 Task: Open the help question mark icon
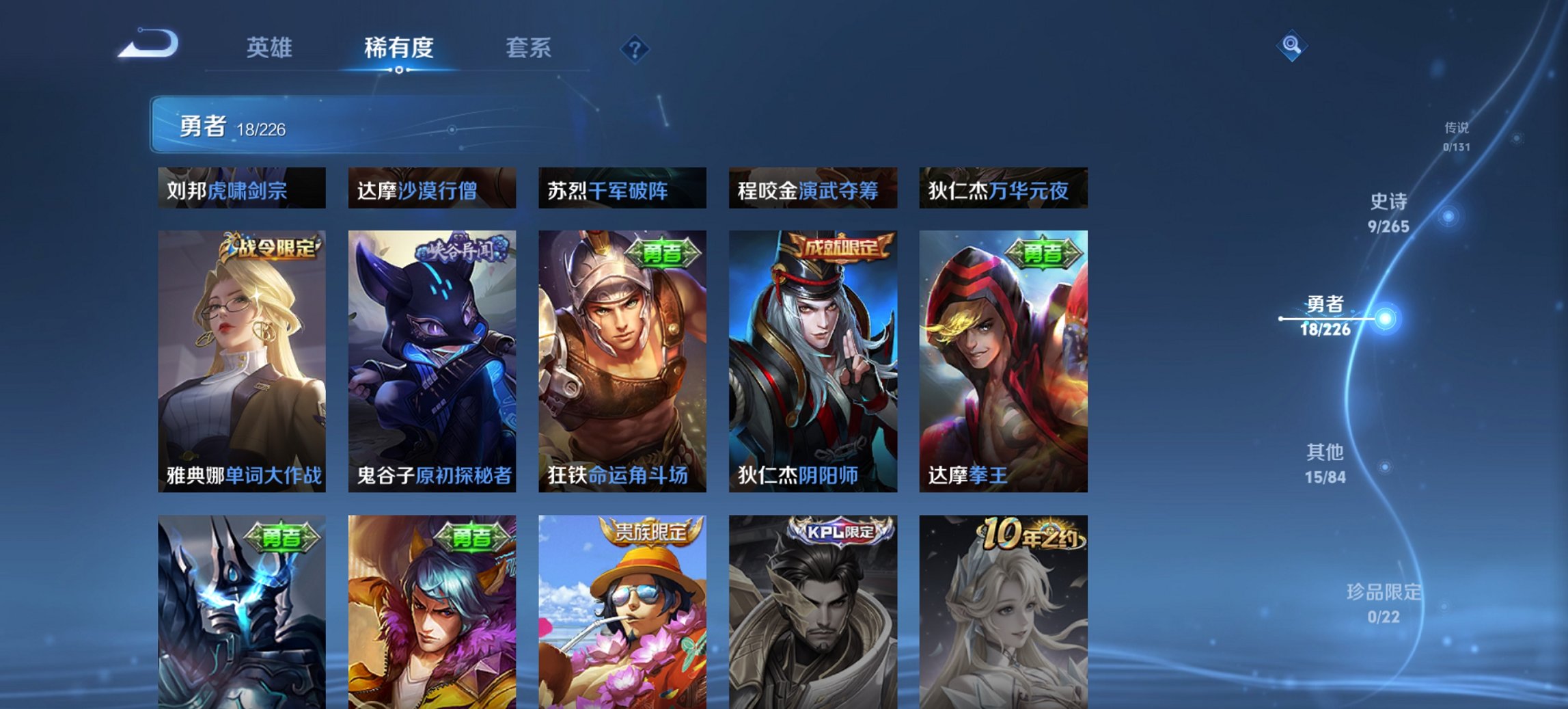[636, 49]
